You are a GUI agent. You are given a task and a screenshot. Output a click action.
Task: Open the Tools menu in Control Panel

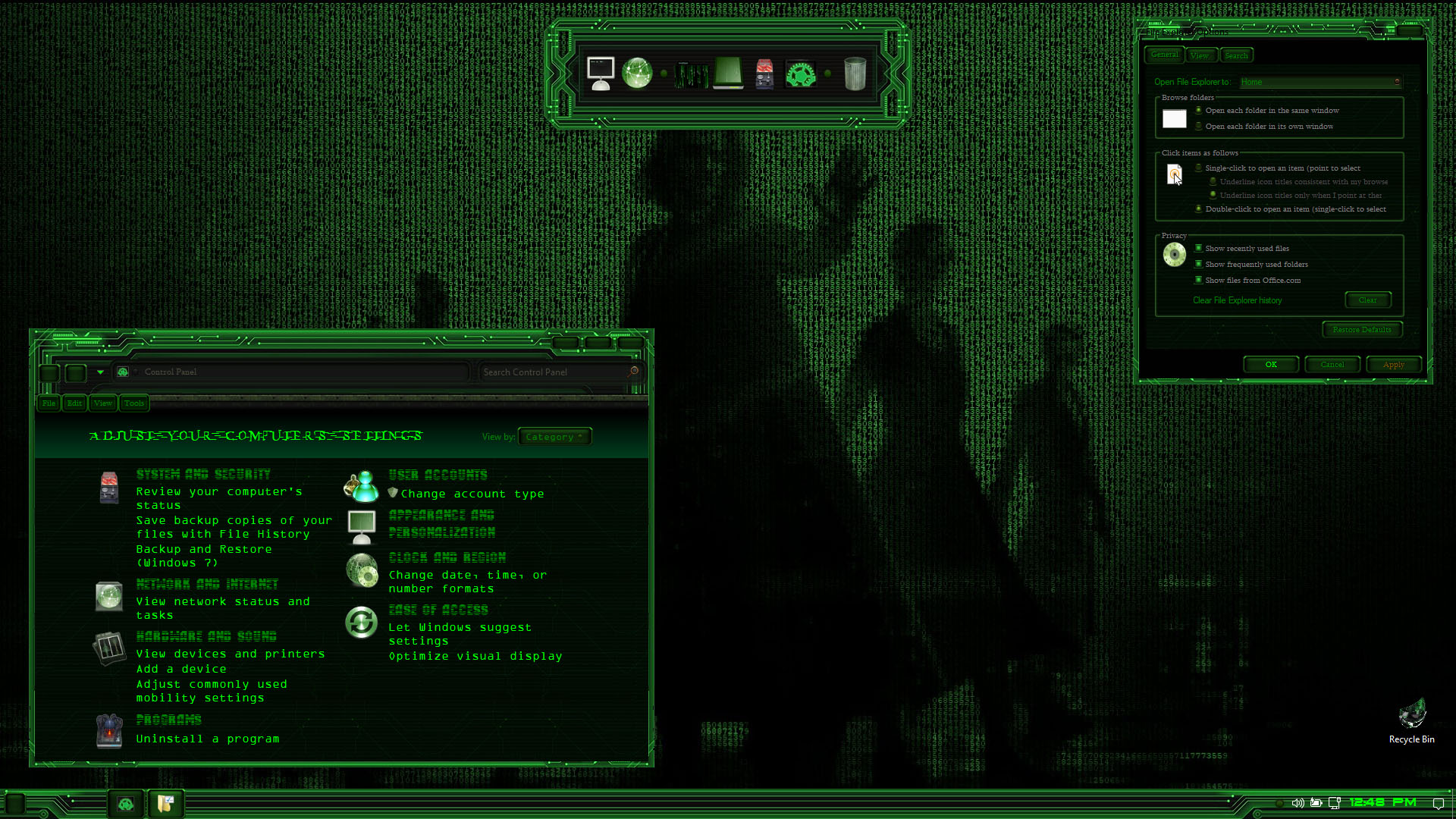pos(134,403)
